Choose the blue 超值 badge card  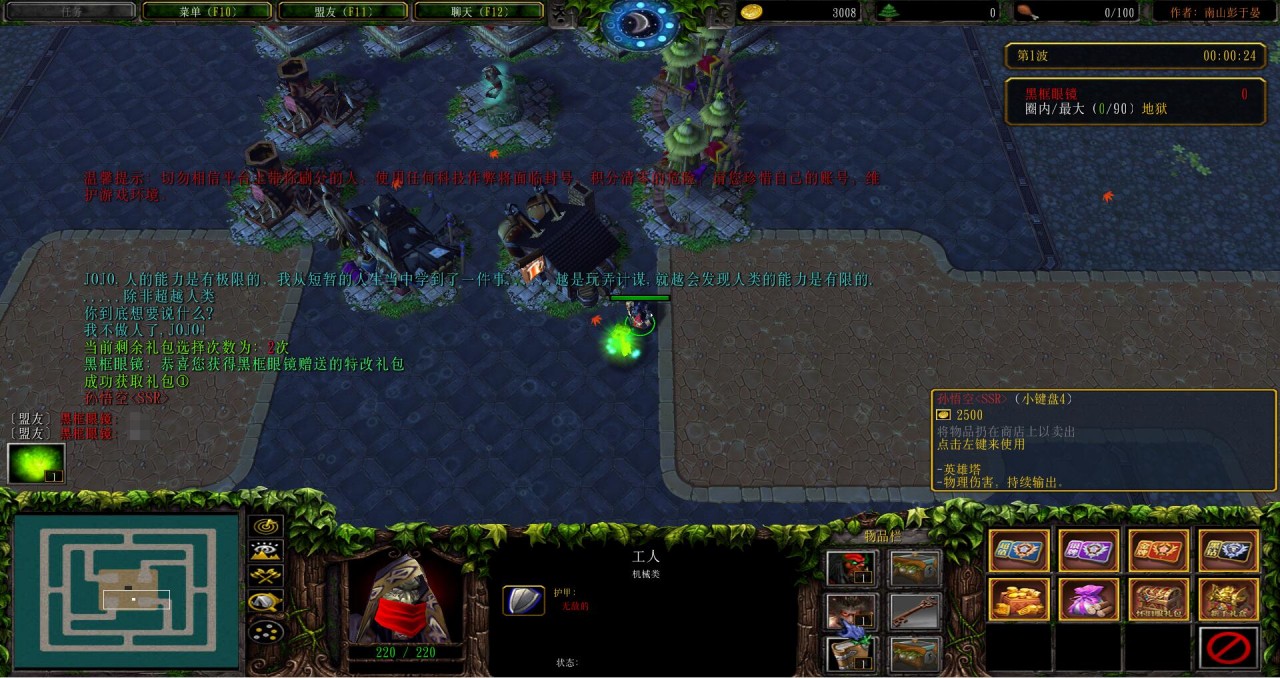tap(1019, 550)
